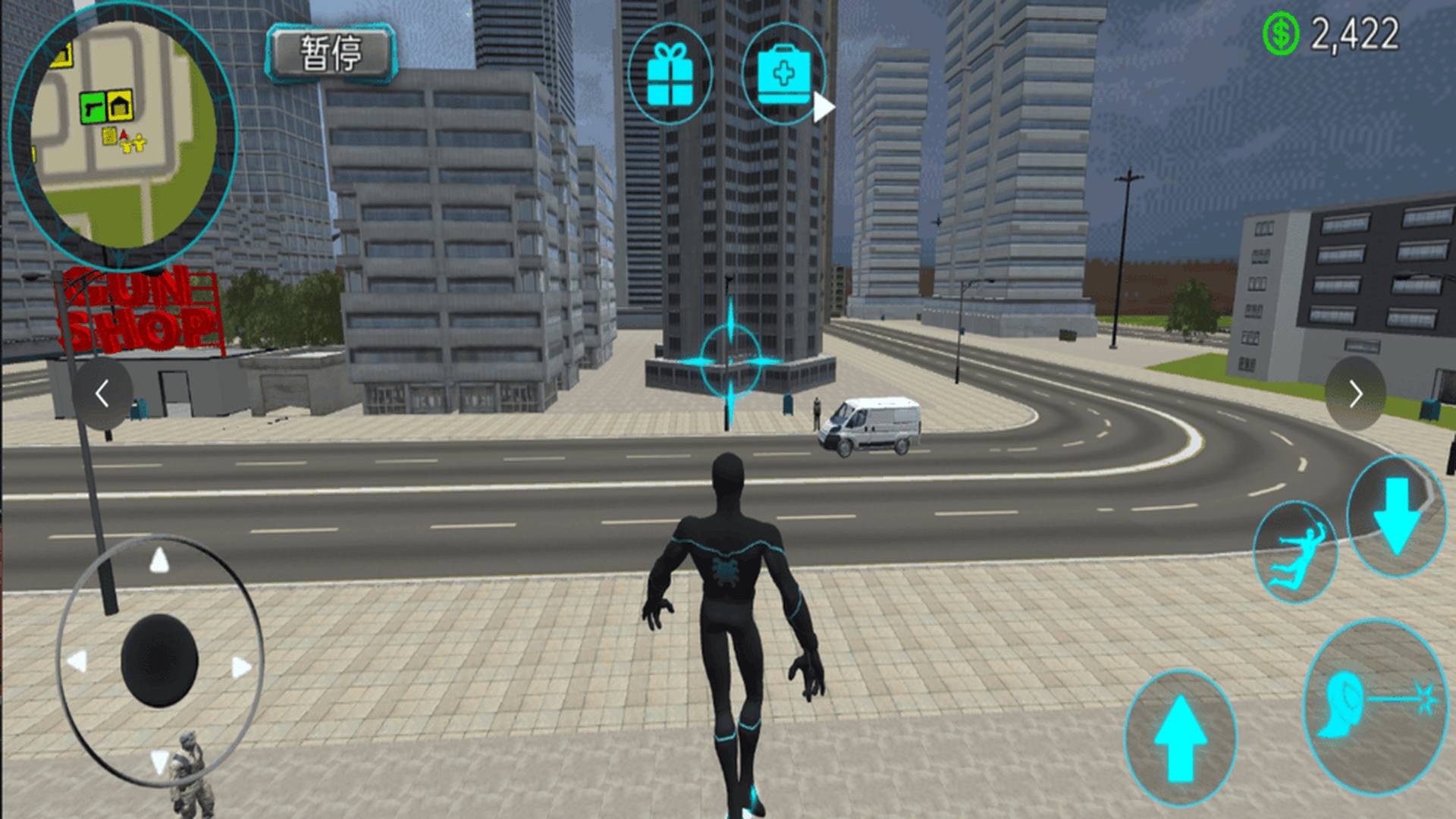This screenshot has height=819, width=1456.
Task: Select the gun shop marker on minimap
Action: (x=92, y=108)
